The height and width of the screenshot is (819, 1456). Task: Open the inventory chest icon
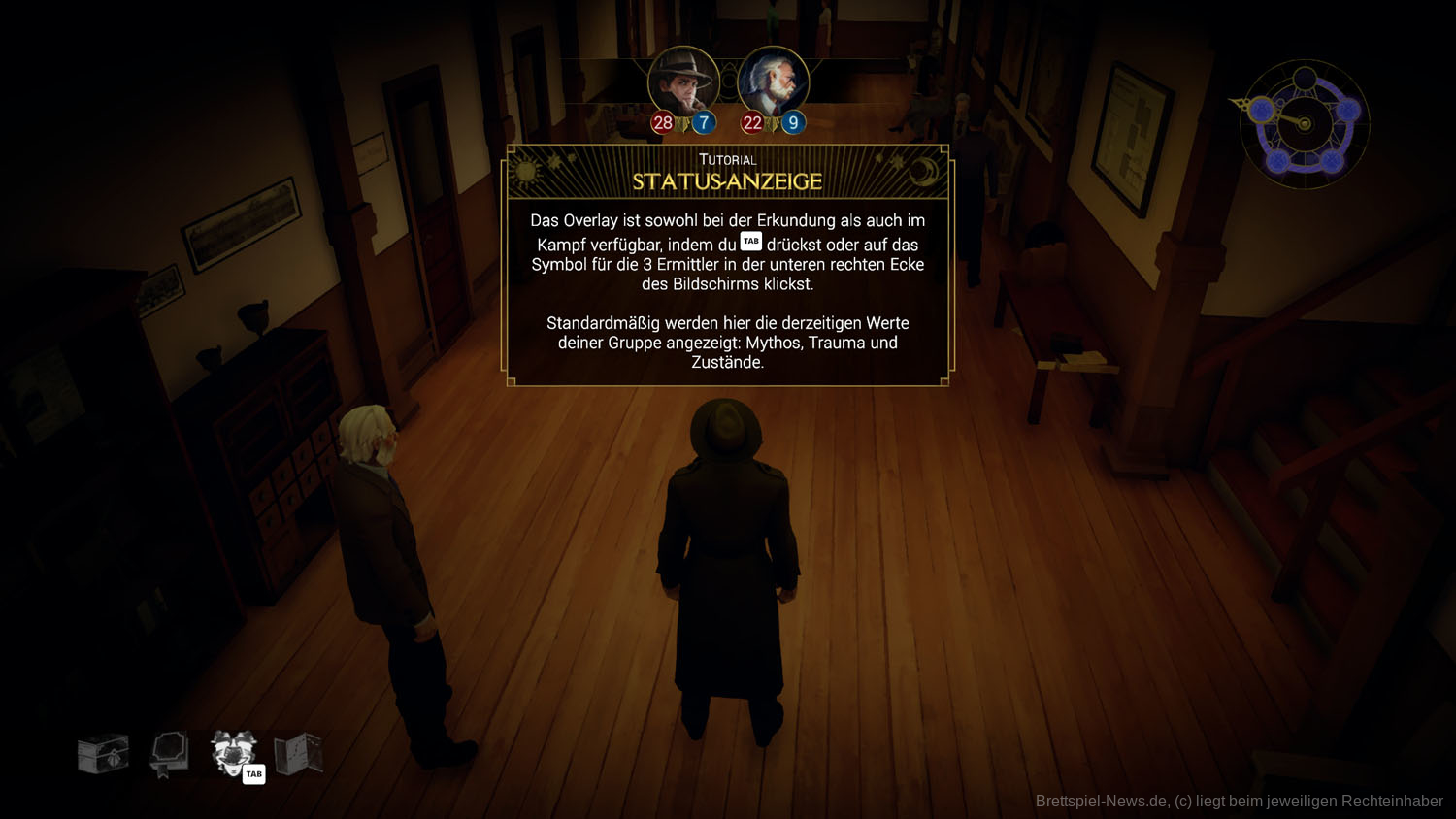coord(103,754)
